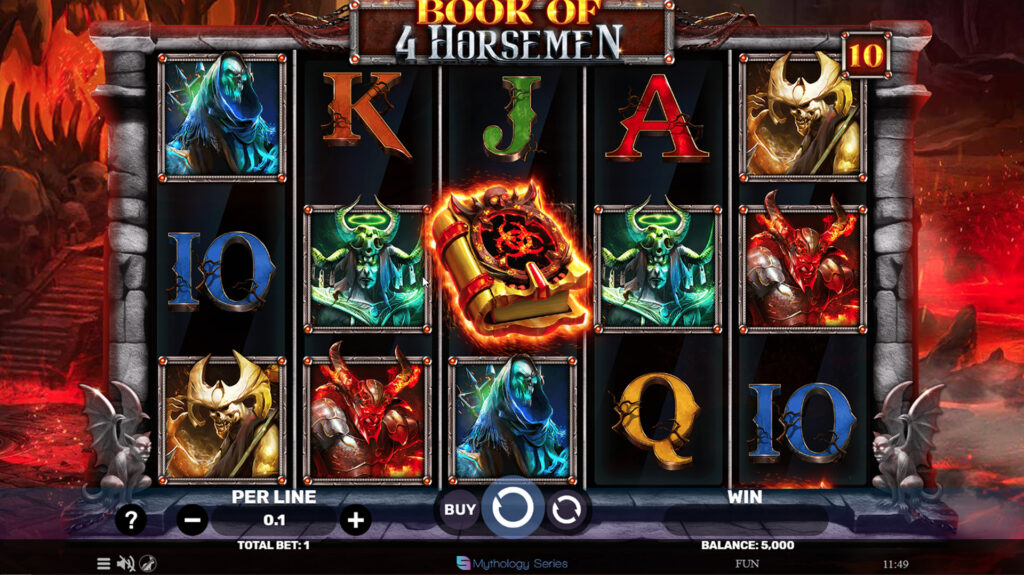
Task: Click the Mythology Series logo
Action: (x=511, y=563)
